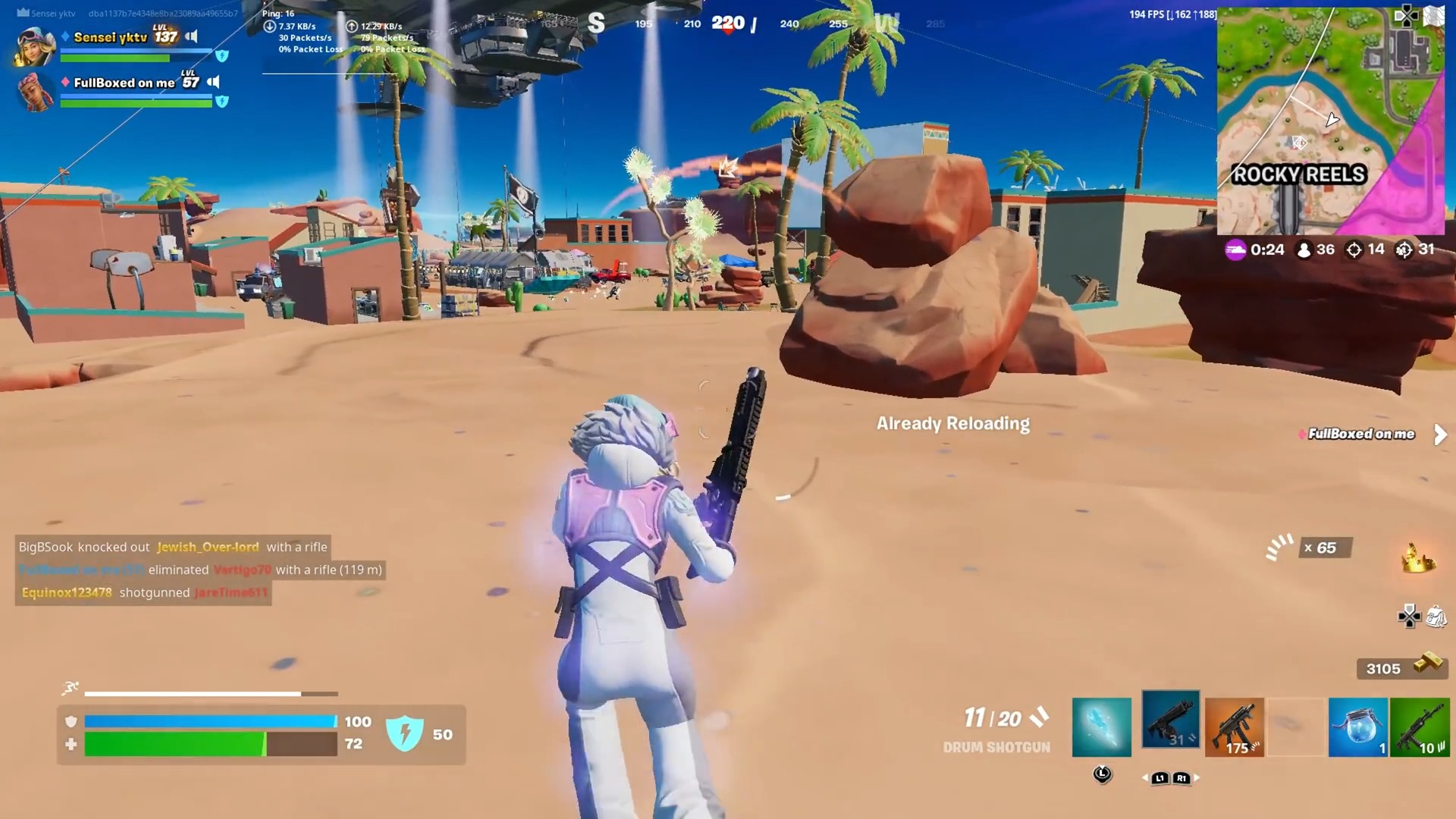Select the orange SMG with 175 ammo

[1235, 726]
